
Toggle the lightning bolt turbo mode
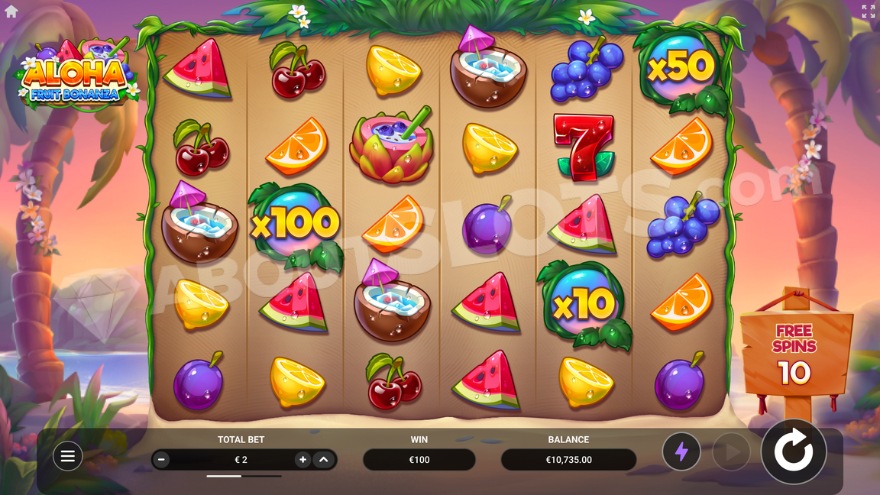pos(681,452)
